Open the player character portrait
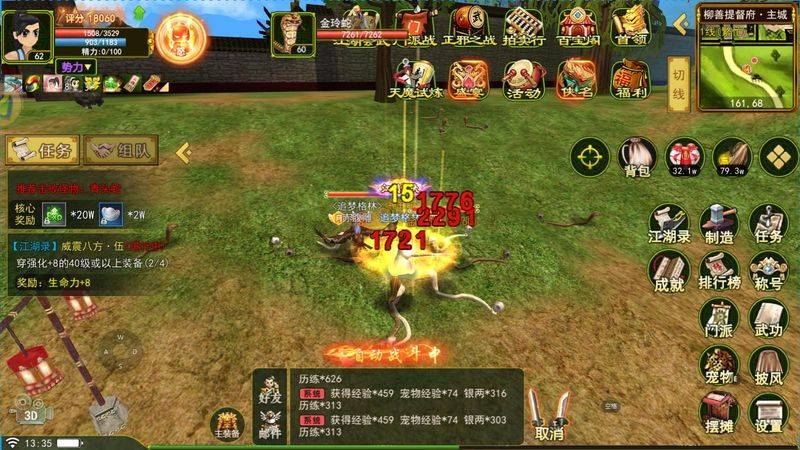Image resolution: width=800 pixels, height=450 pixels. (x=25, y=35)
